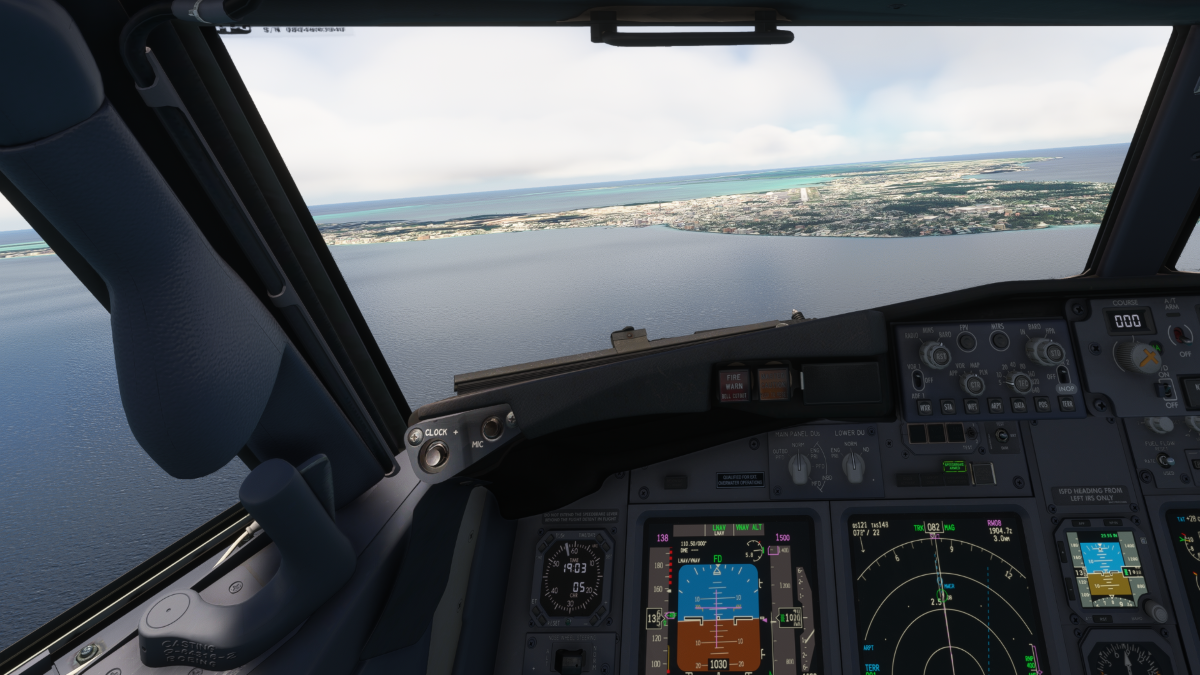Enable the POS position button
The width and height of the screenshot is (1200, 675).
tap(1041, 404)
